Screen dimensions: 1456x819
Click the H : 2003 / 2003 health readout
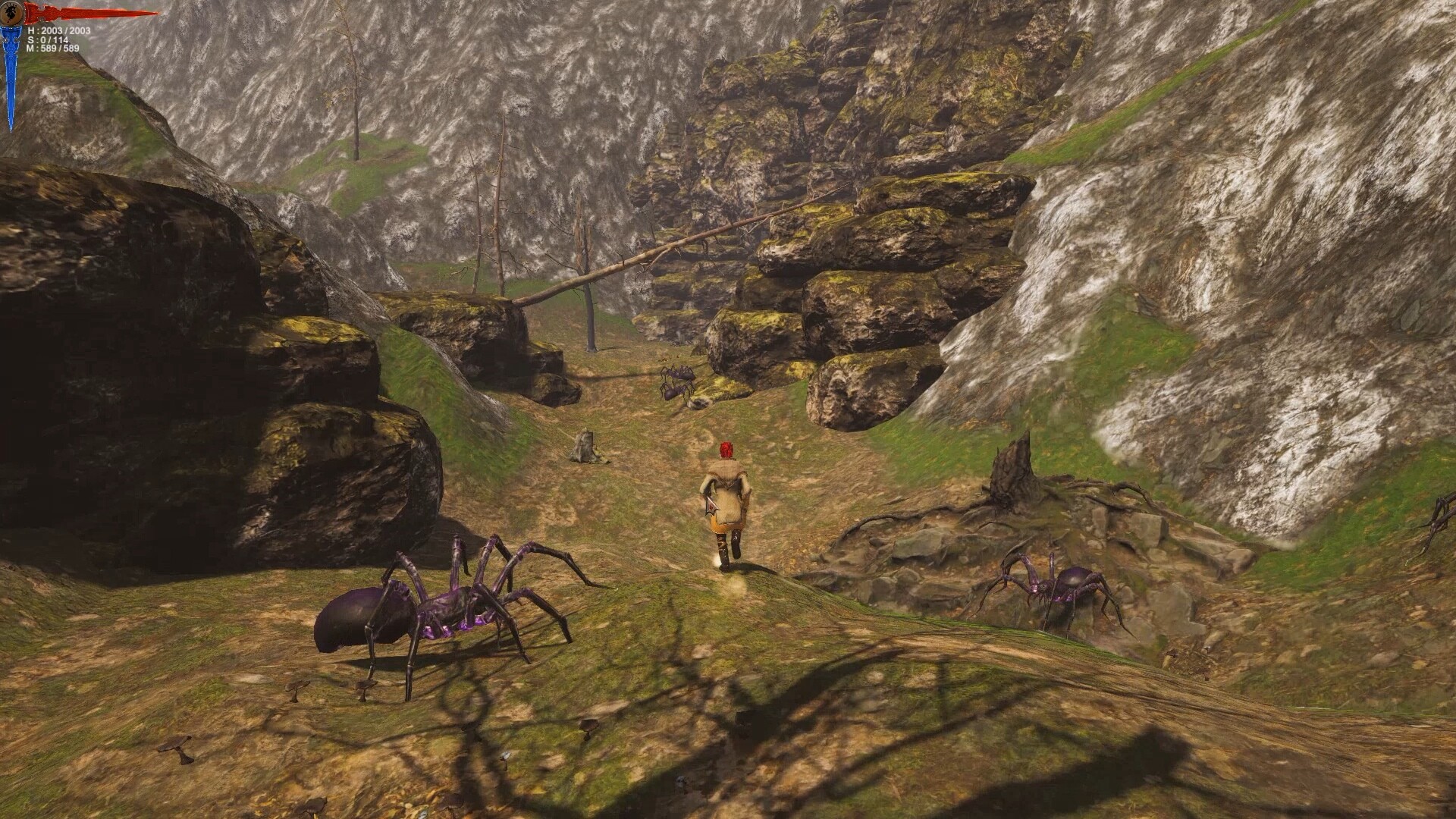57,30
